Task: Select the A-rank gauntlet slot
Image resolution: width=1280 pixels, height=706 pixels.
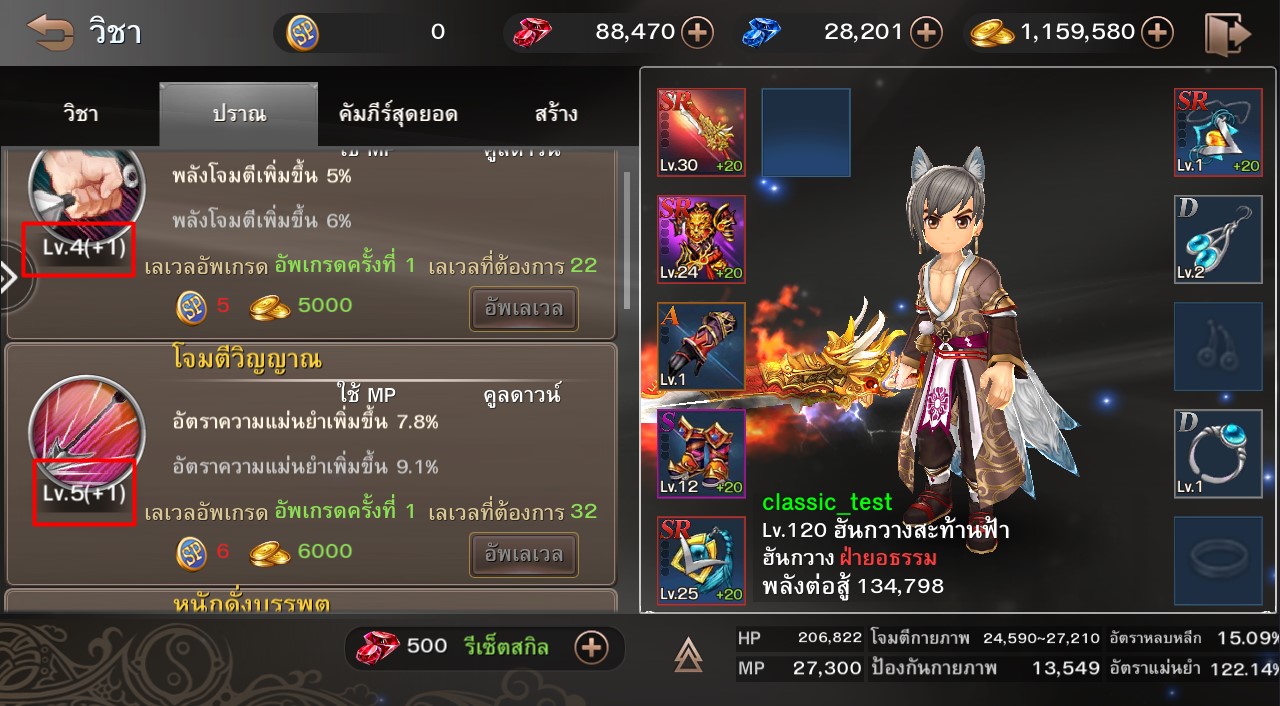Action: coord(701,346)
